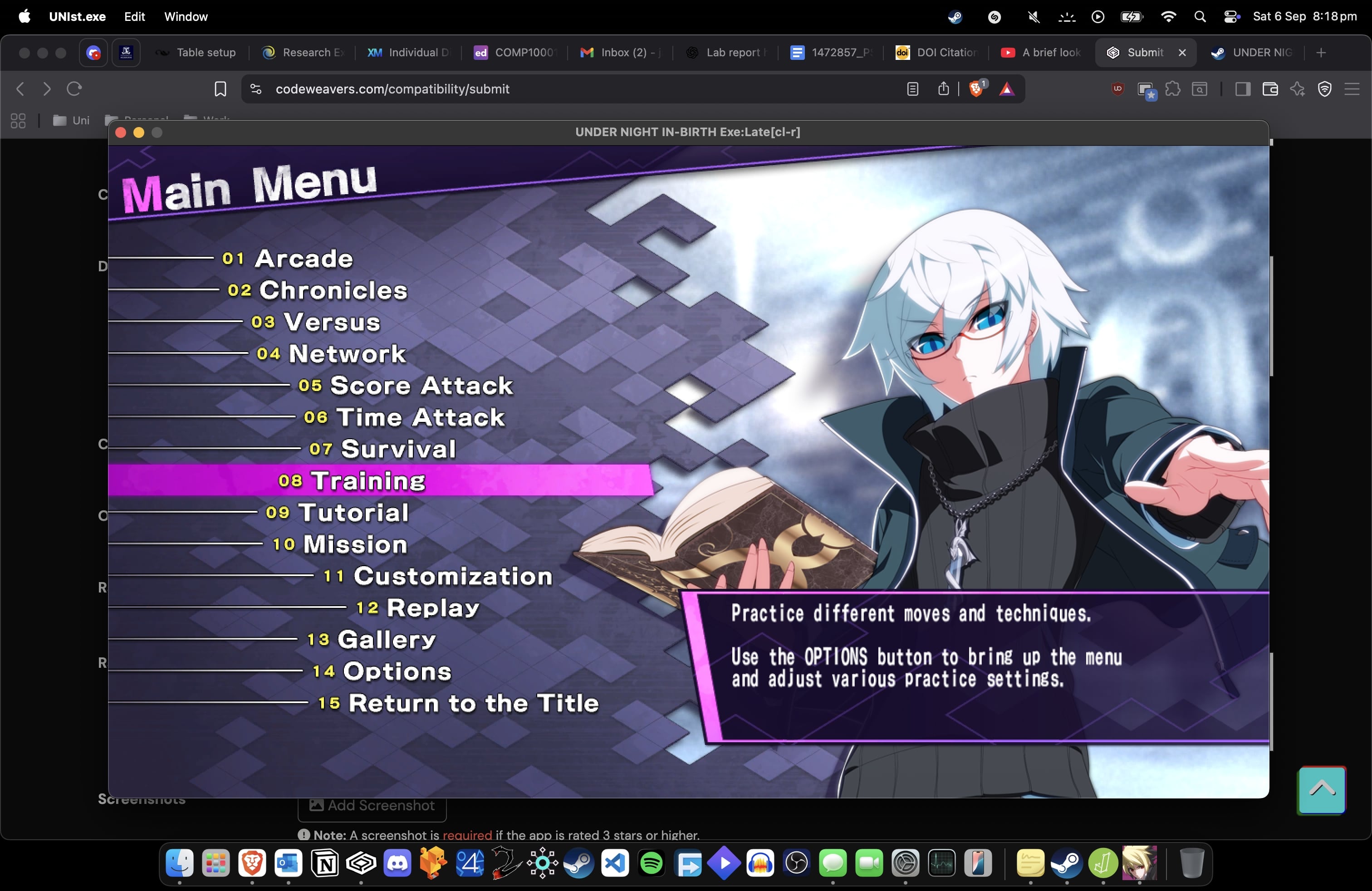This screenshot has width=1372, height=891.
Task: Unmute system sound in the menu bar
Action: [1033, 17]
